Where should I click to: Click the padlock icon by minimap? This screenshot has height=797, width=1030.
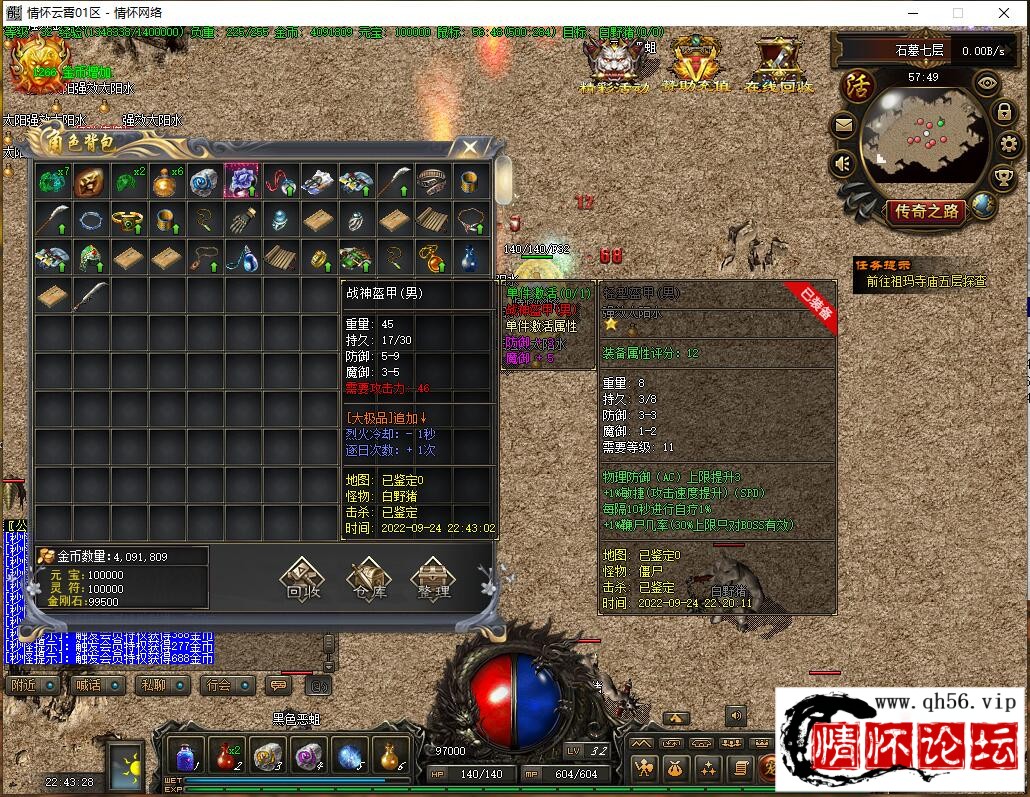pos(1005,112)
